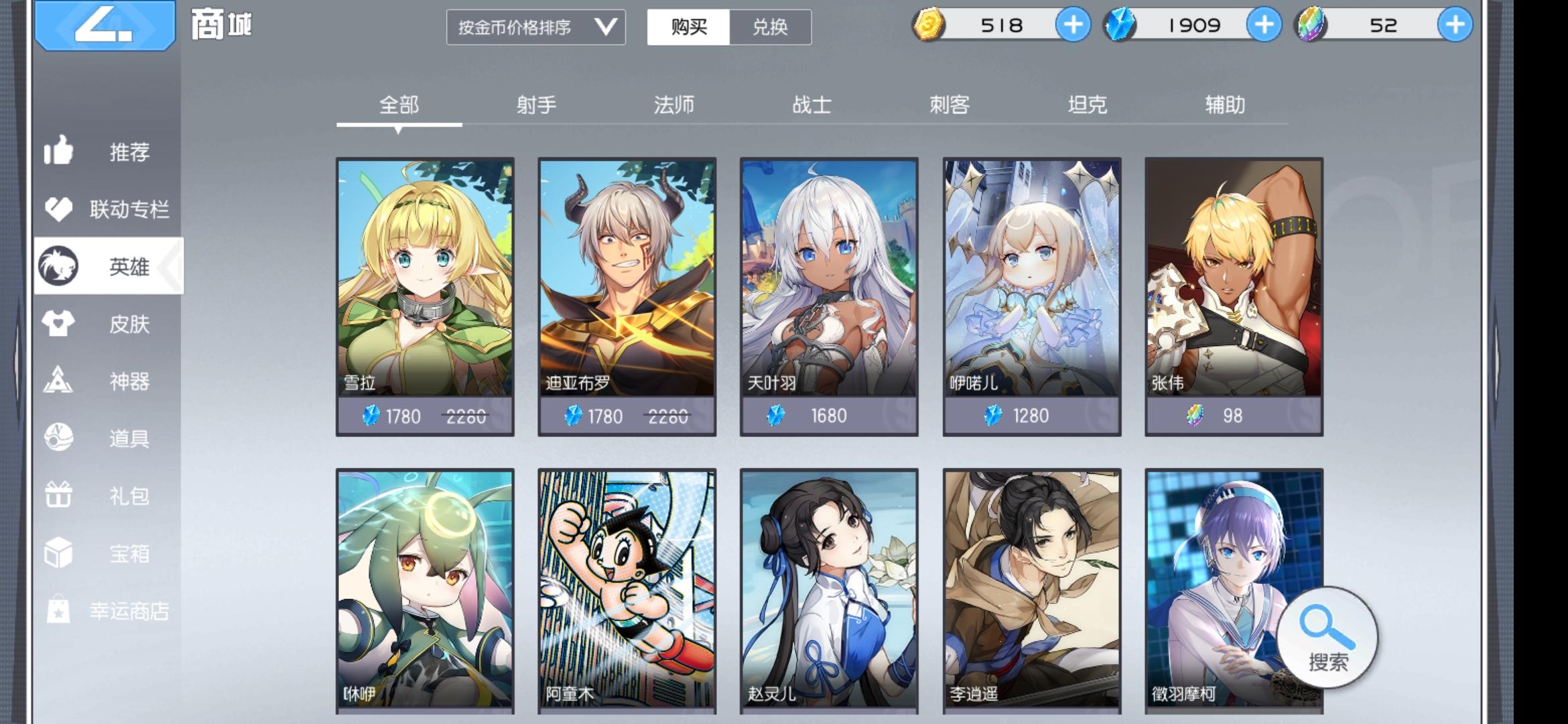Select the 购买 (Purchase) mode

(689, 27)
